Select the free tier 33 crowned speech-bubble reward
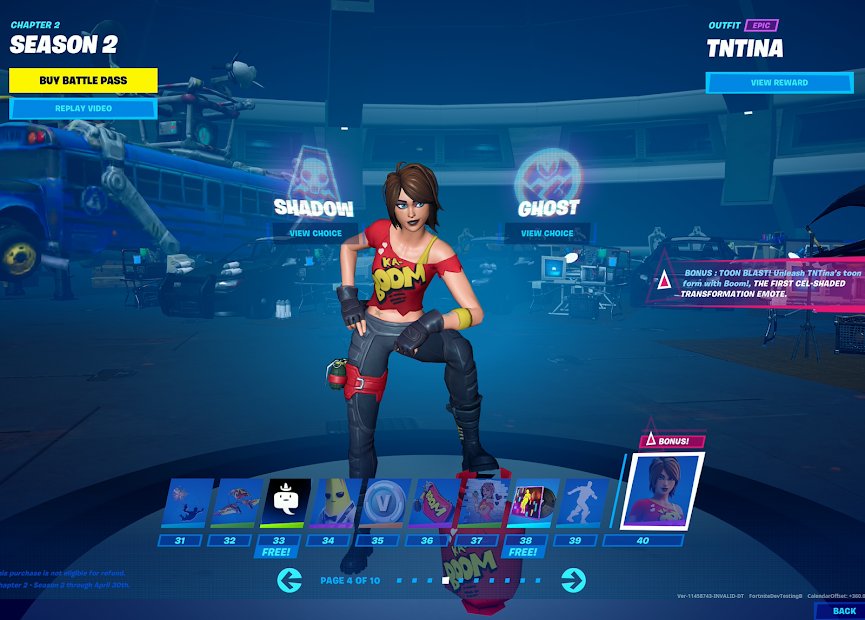 coord(285,503)
